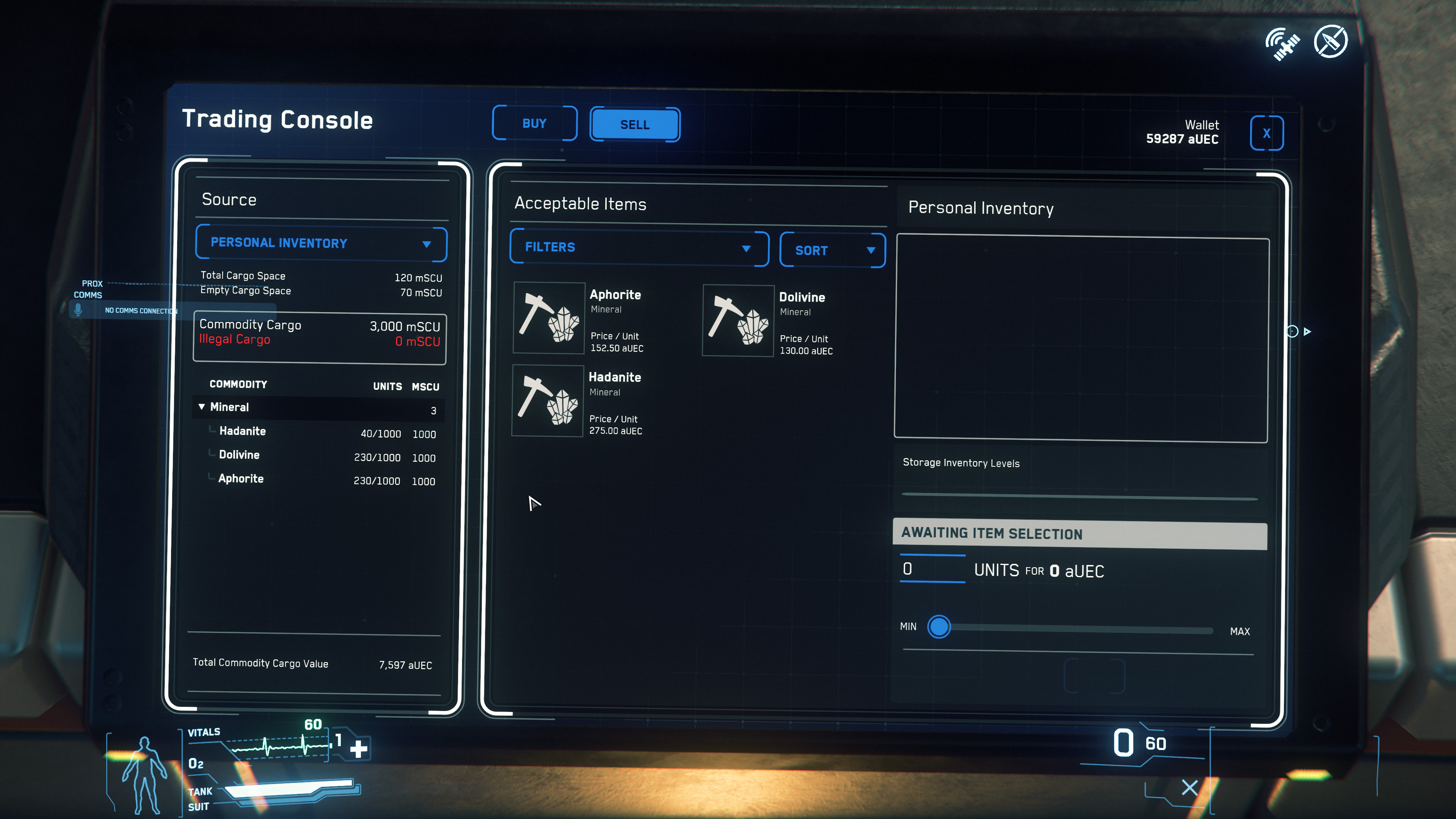
Task: Select Hadanite in the commodity list
Action: (x=243, y=431)
